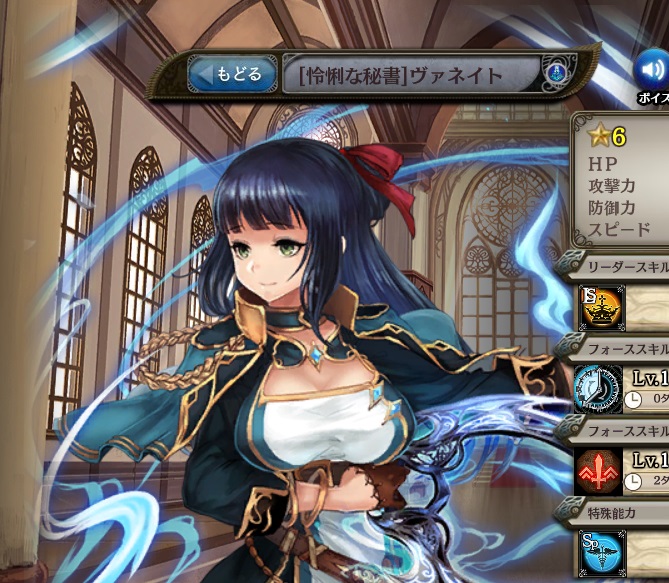Select the crown leader skill icon
The height and width of the screenshot is (583, 669).
(x=602, y=307)
